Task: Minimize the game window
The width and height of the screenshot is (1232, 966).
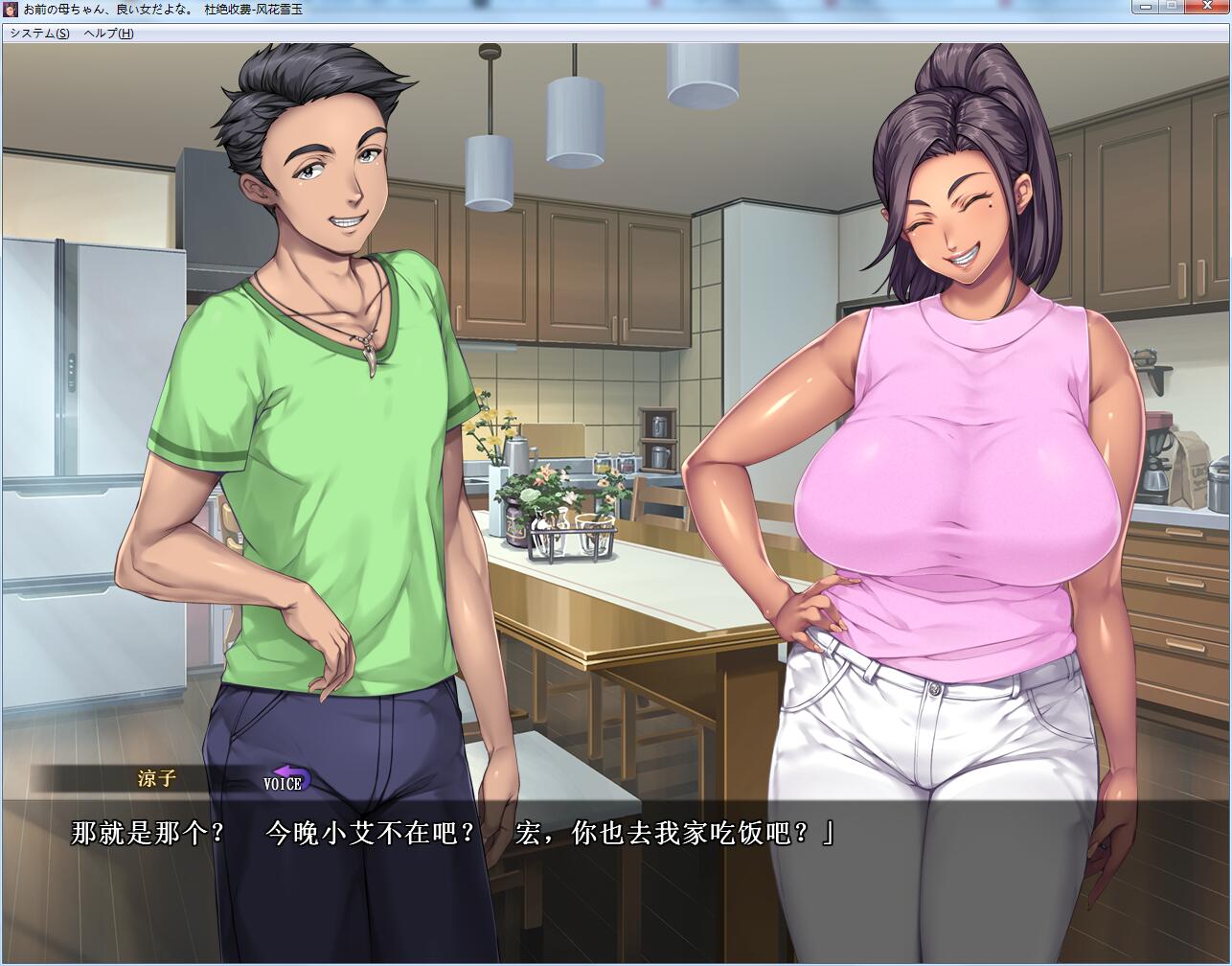Action: [x=1146, y=8]
